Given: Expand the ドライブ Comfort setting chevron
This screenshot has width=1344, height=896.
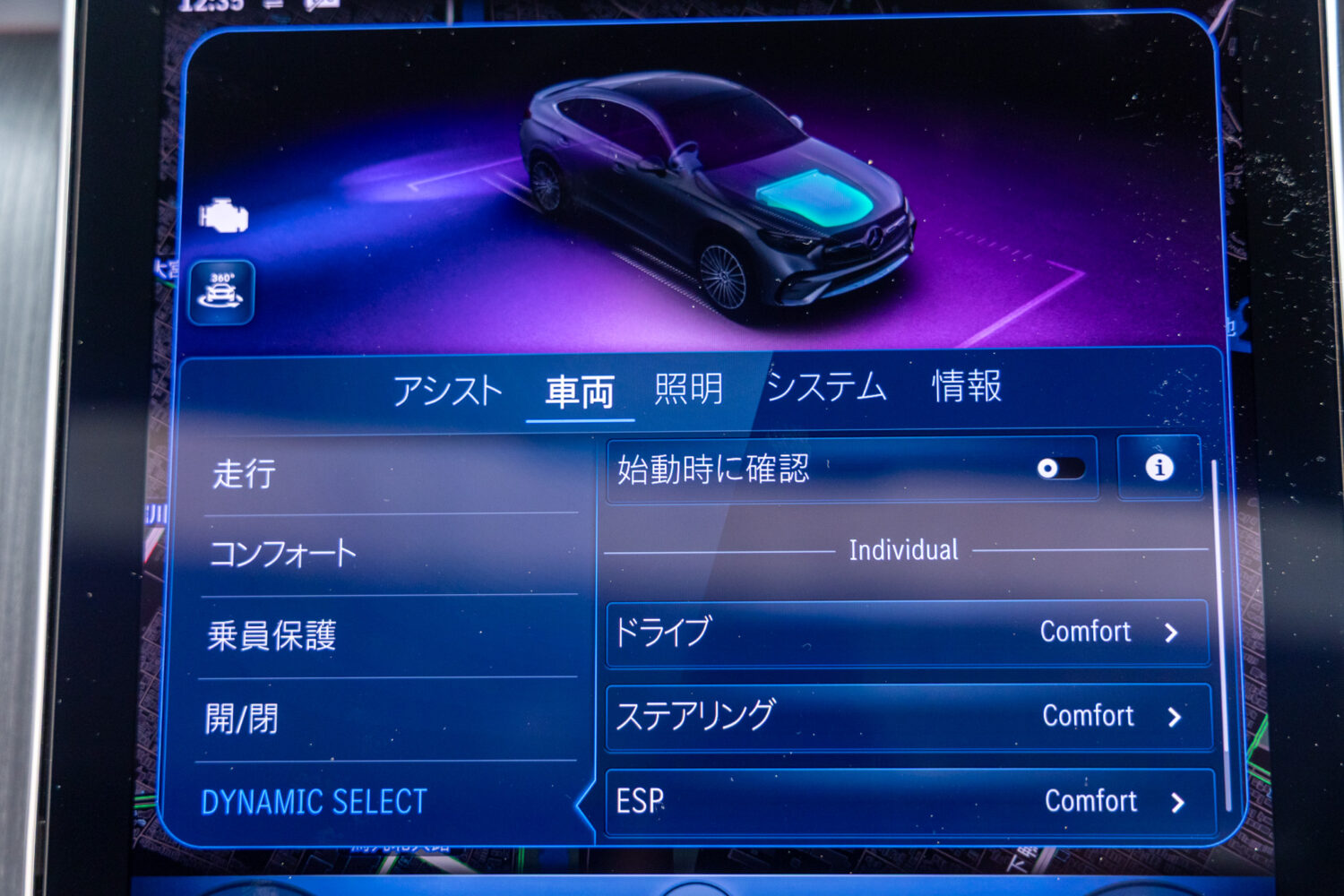Looking at the screenshot, I should (x=1175, y=632).
